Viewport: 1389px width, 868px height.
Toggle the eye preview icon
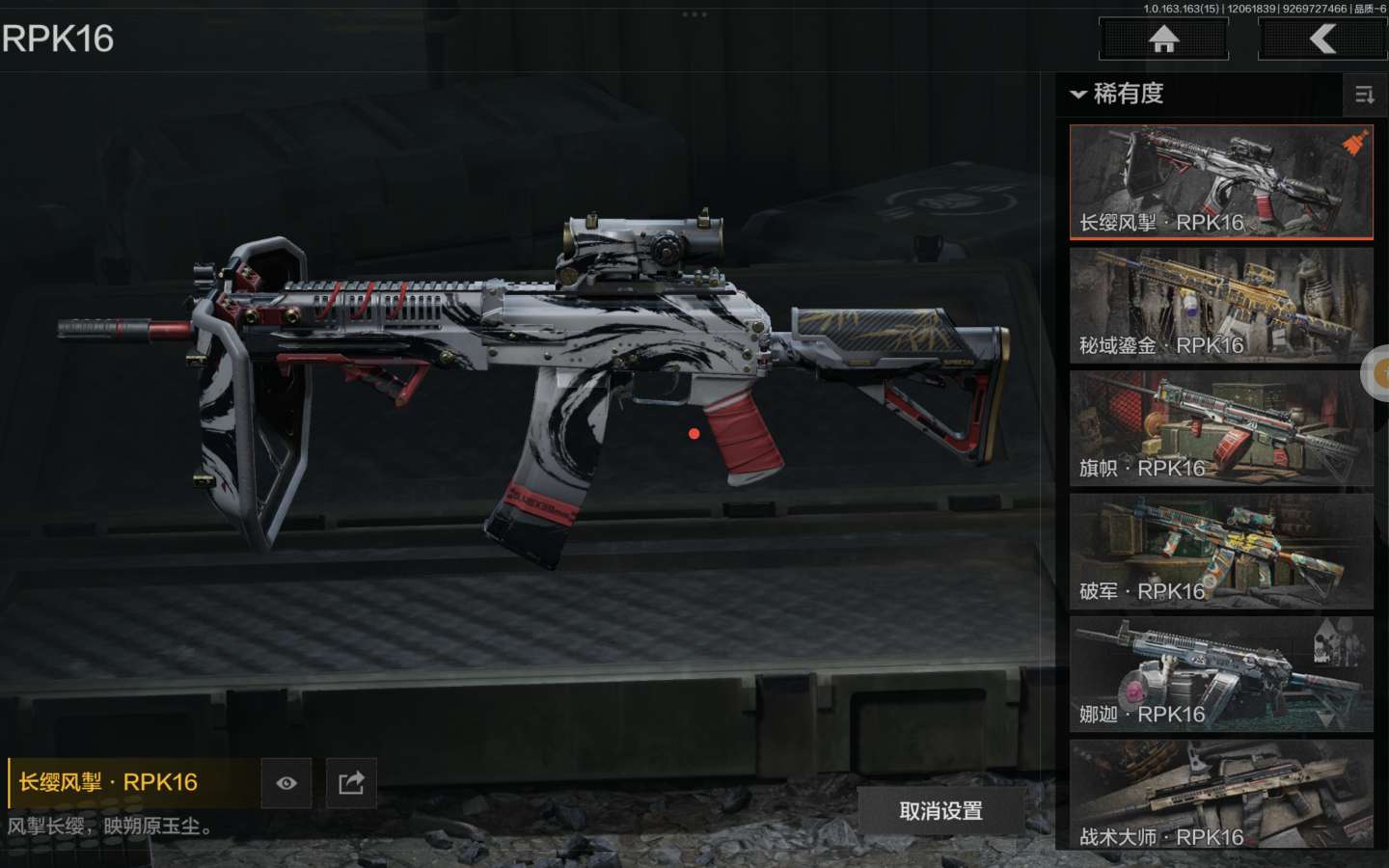point(286,783)
